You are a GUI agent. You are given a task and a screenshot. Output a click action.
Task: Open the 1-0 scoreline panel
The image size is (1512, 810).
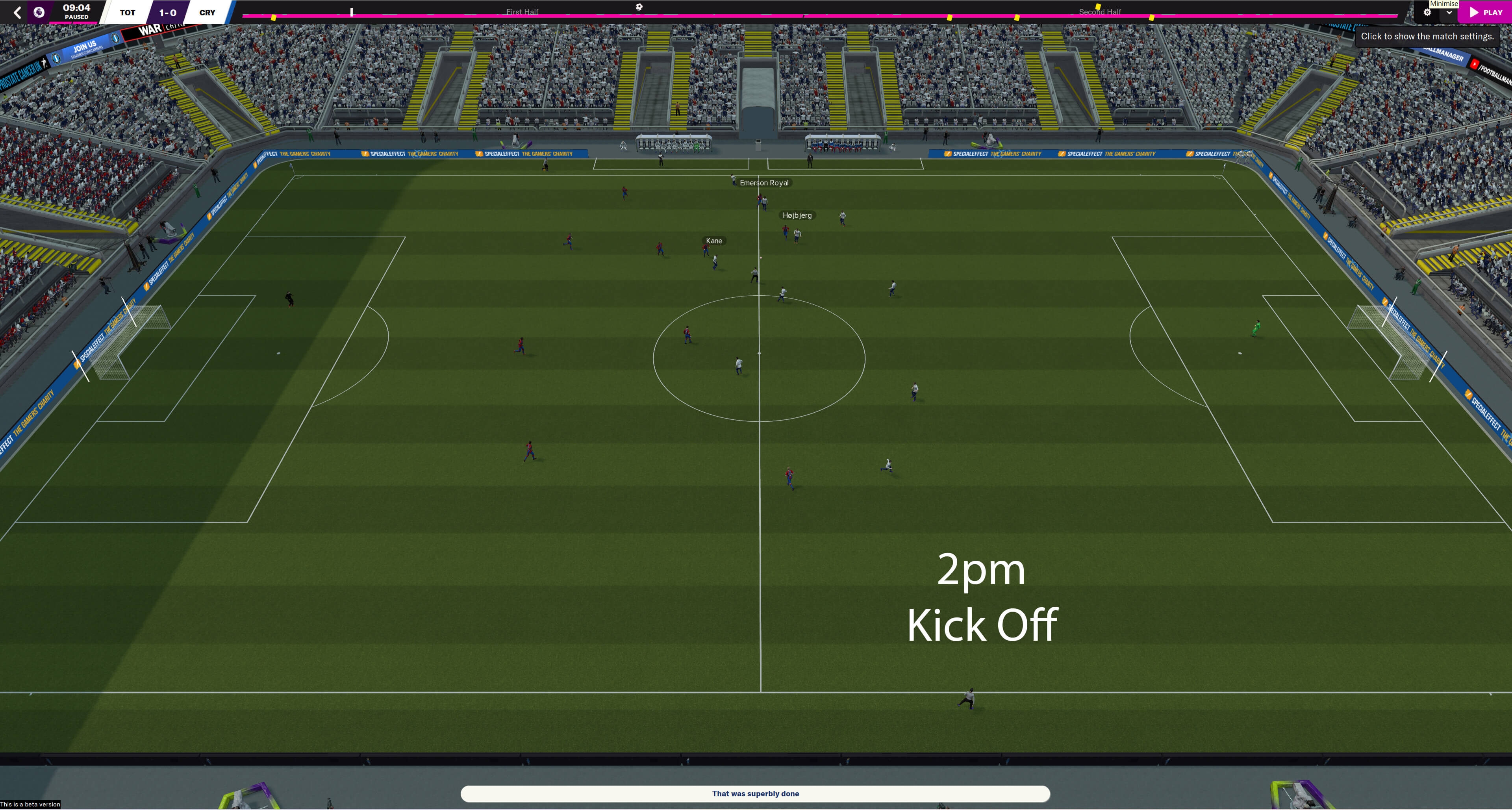tap(168, 12)
